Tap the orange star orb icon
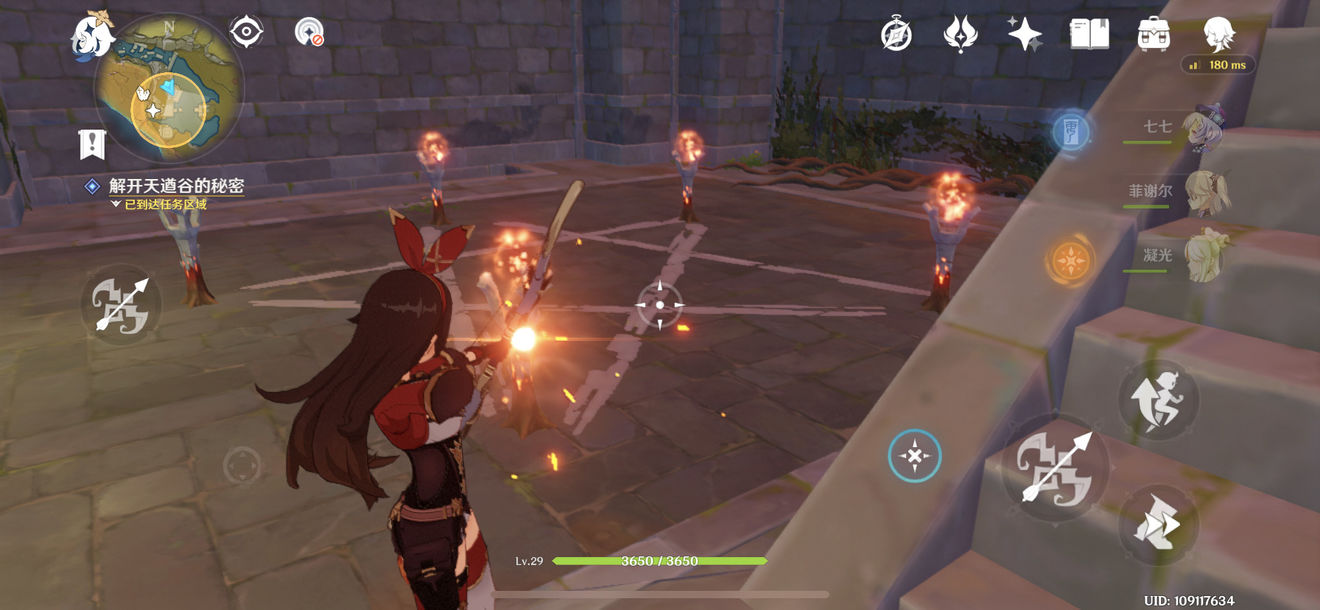This screenshot has height=610, width=1320. tap(1070, 261)
